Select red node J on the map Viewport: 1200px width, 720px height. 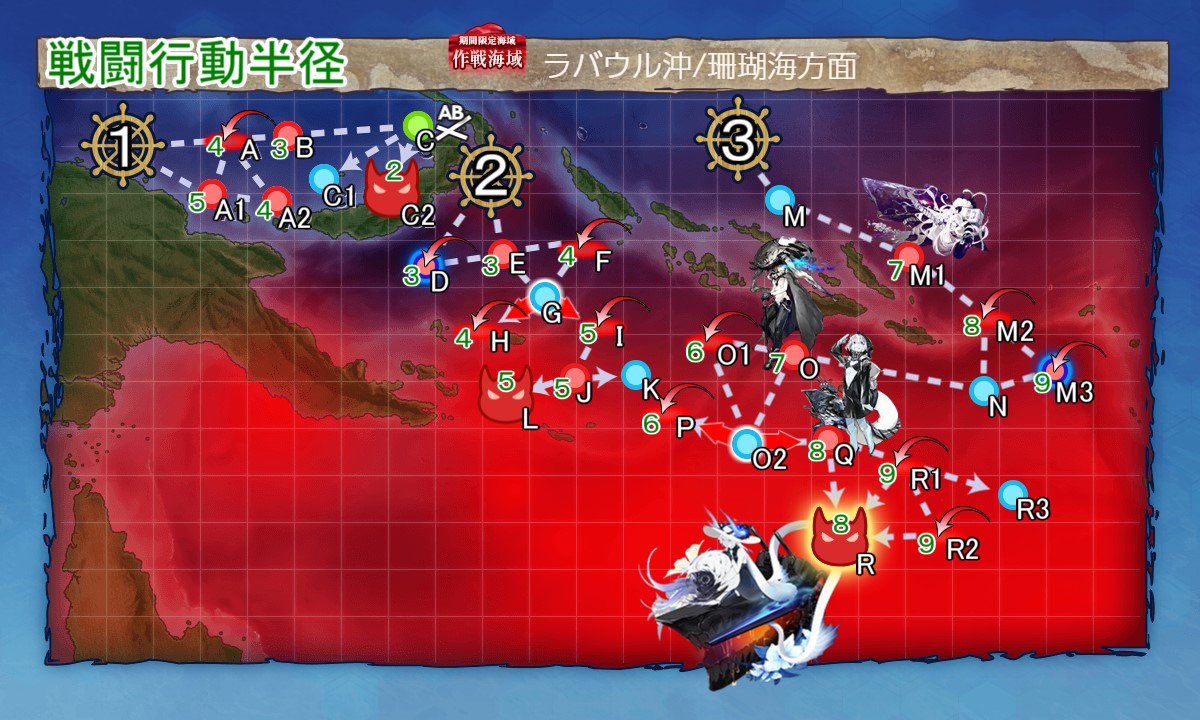tap(575, 378)
